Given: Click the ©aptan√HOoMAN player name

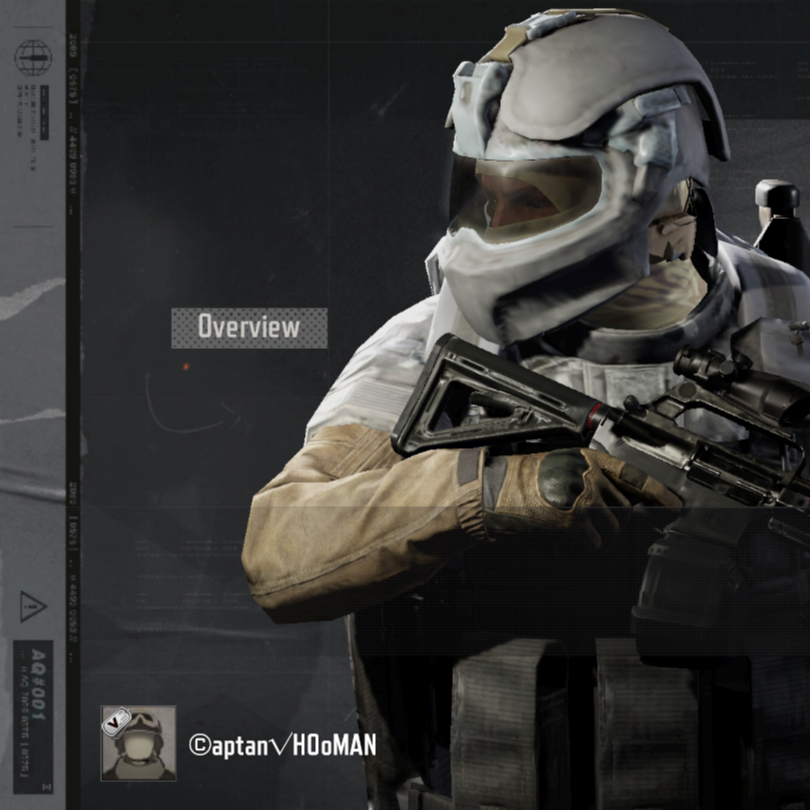Looking at the screenshot, I should (x=282, y=744).
